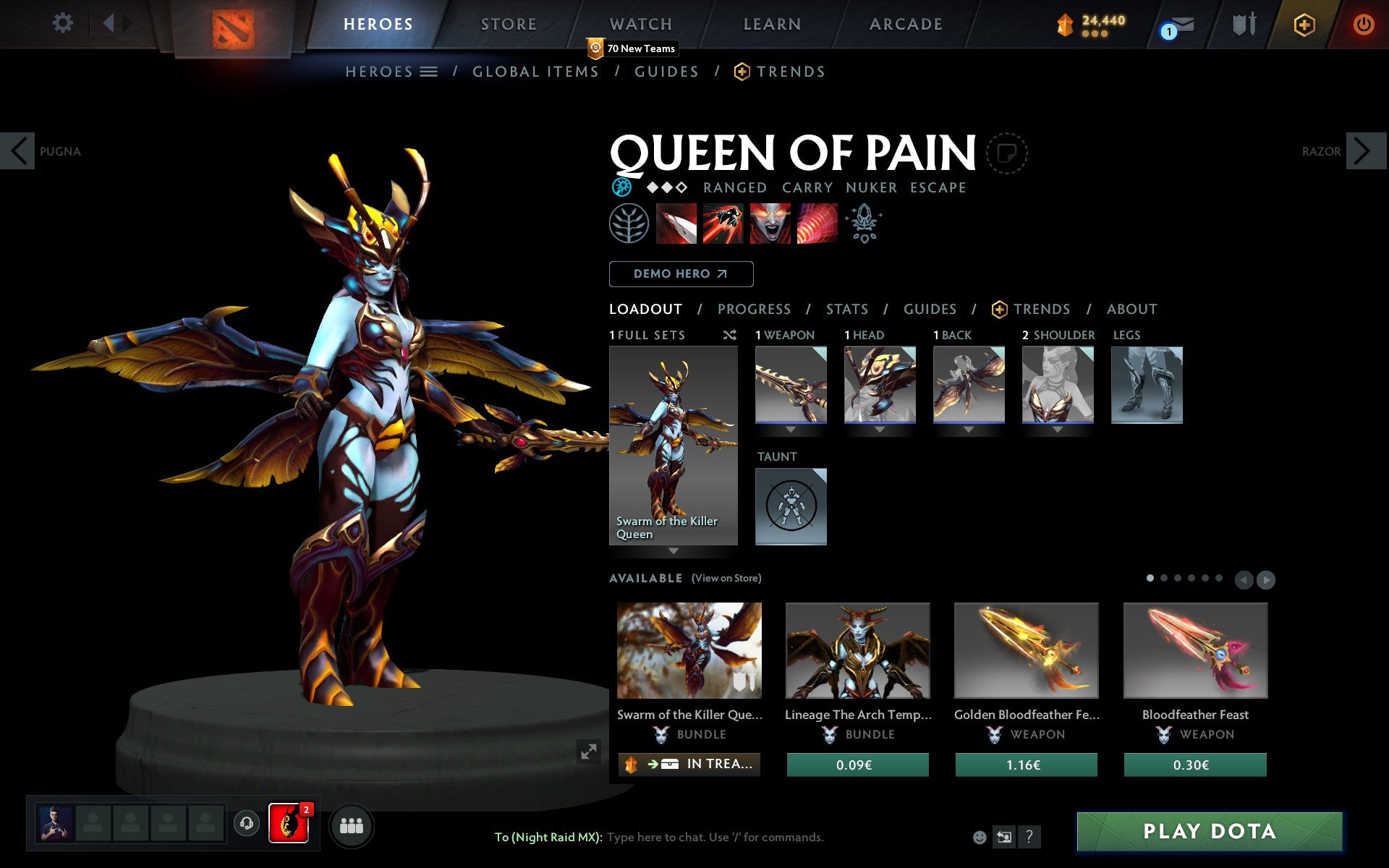Open View on Store link
This screenshot has width=1389, height=868.
(x=726, y=578)
